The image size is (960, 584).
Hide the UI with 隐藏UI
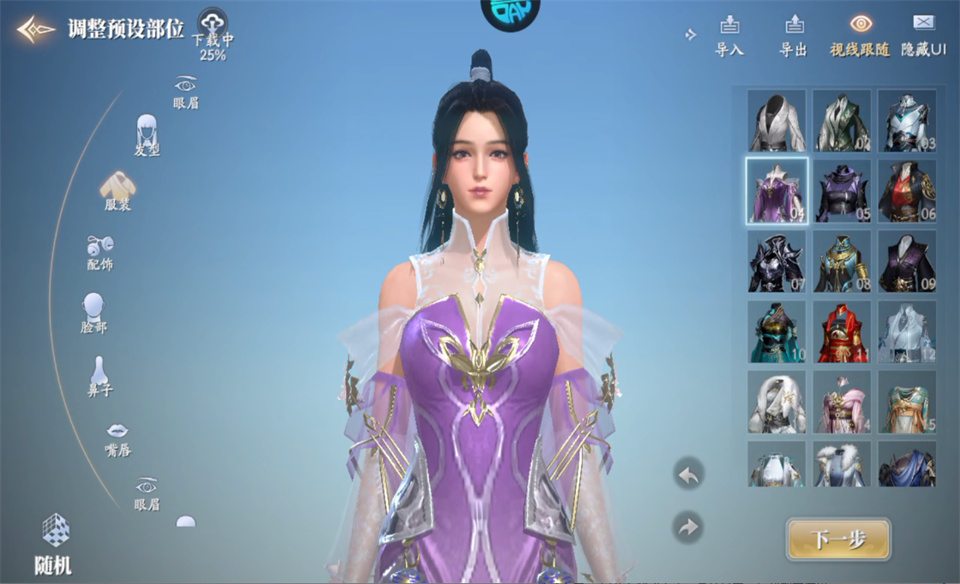pos(923,34)
